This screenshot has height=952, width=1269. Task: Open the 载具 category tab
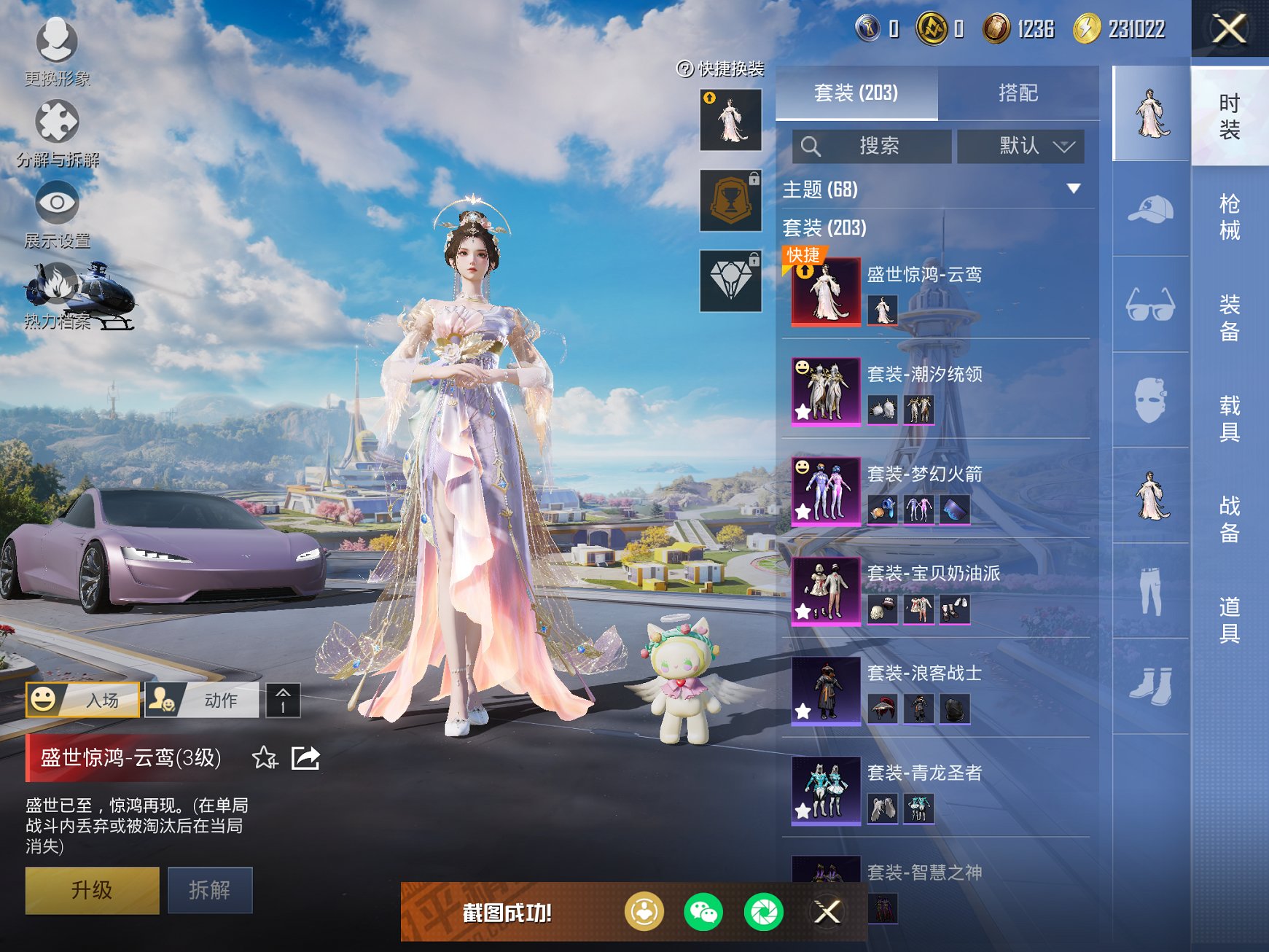1229,418
